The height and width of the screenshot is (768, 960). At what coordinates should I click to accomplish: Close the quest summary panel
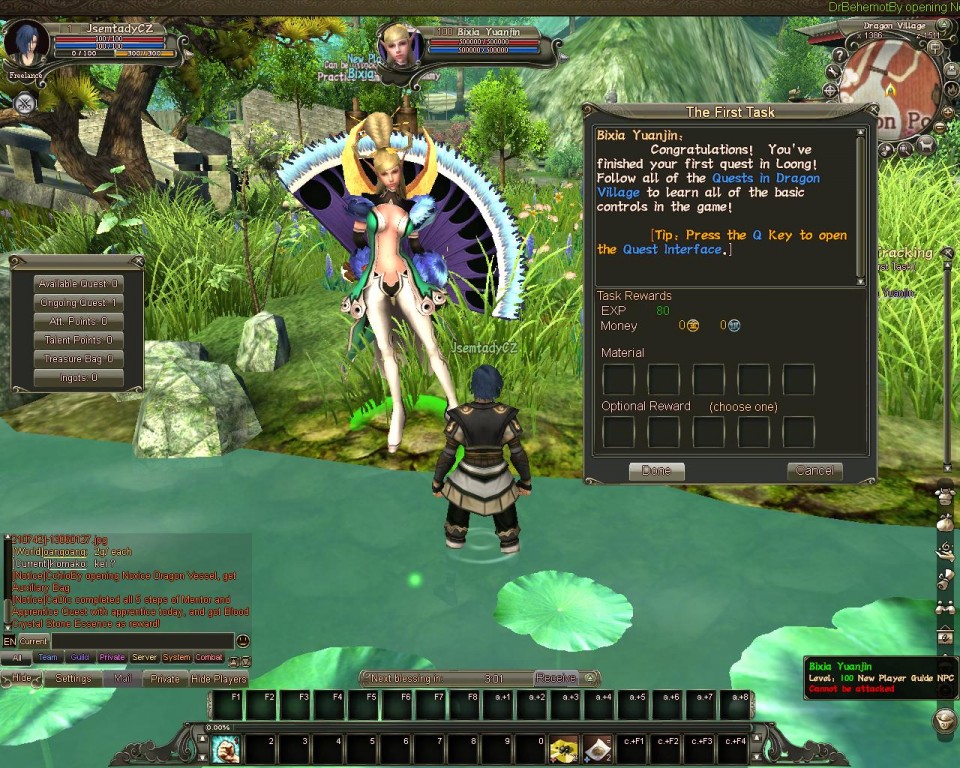[137, 262]
